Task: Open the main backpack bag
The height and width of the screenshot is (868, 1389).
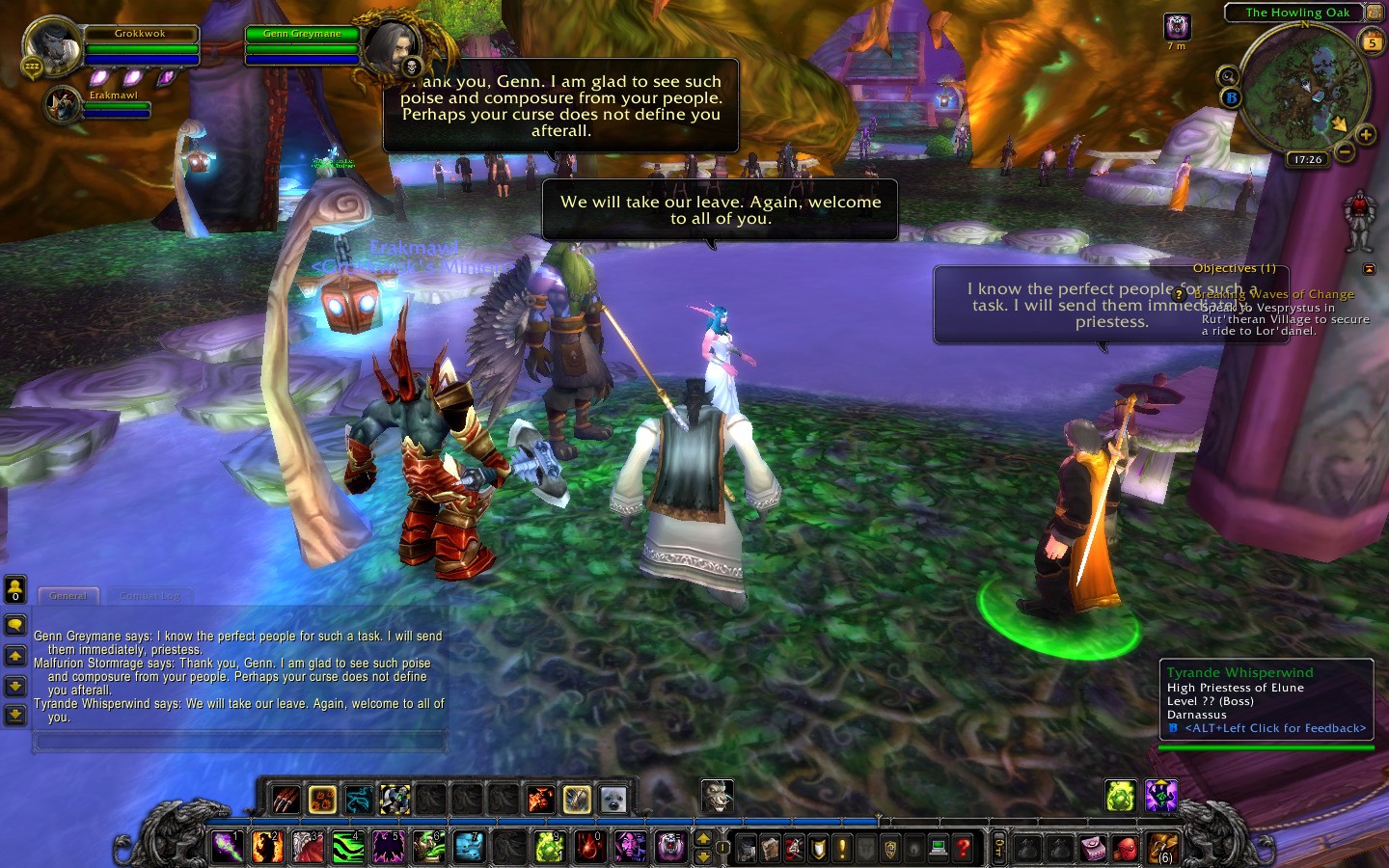Action: pos(1162,848)
